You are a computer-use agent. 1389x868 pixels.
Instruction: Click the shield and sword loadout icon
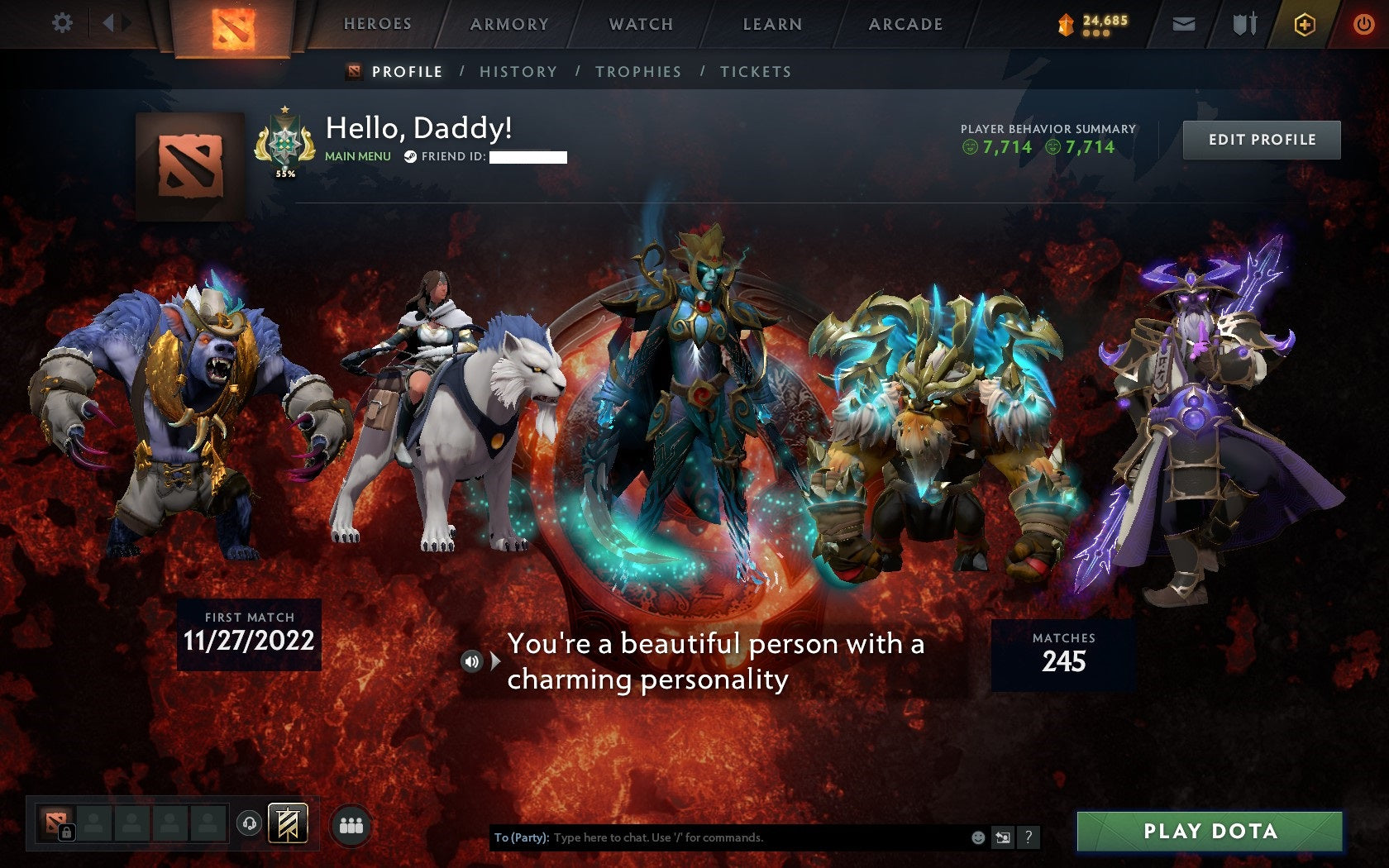coord(1243,24)
